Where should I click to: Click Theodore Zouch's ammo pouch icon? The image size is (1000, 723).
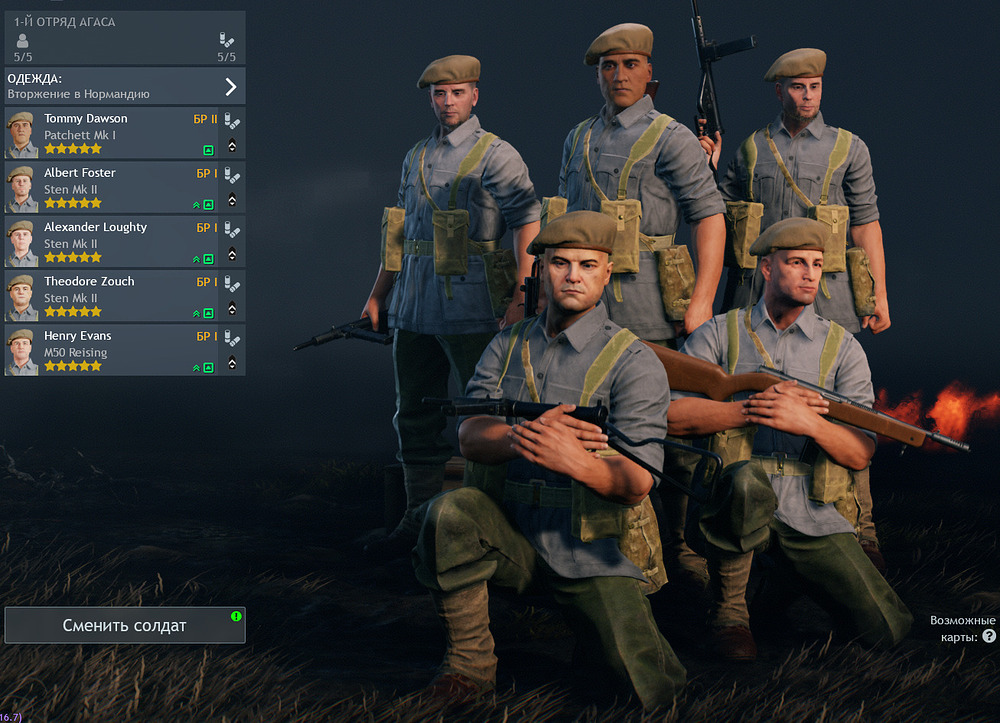pos(232,283)
